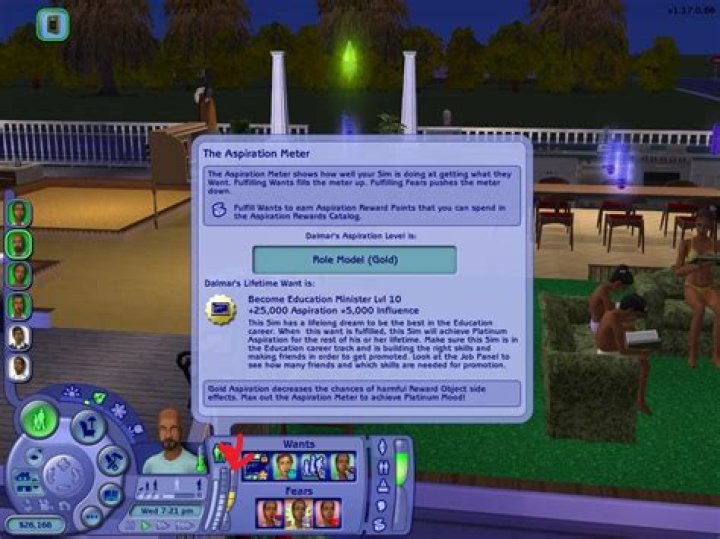Click the play speed button
The height and width of the screenshot is (539, 720).
(146, 524)
